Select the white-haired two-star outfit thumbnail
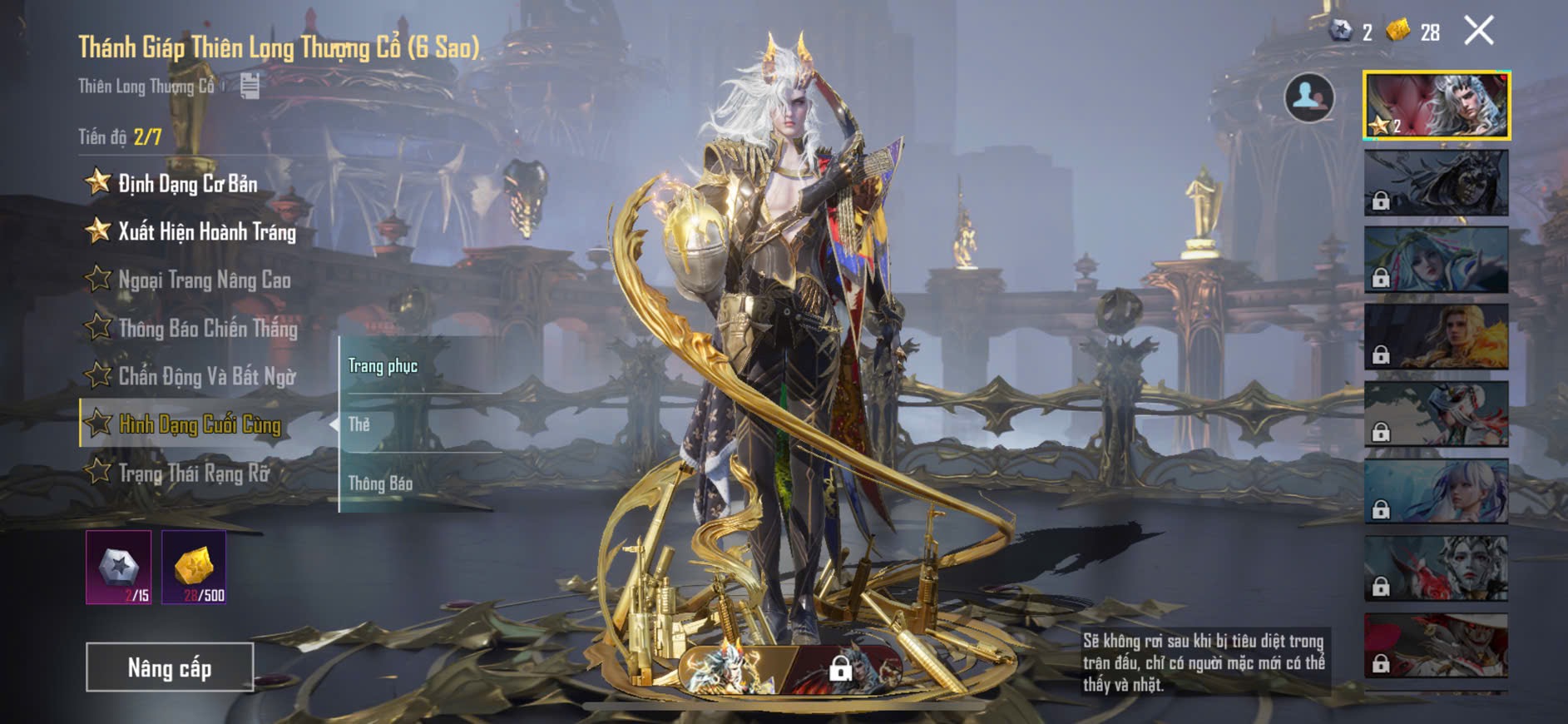 tap(1437, 106)
